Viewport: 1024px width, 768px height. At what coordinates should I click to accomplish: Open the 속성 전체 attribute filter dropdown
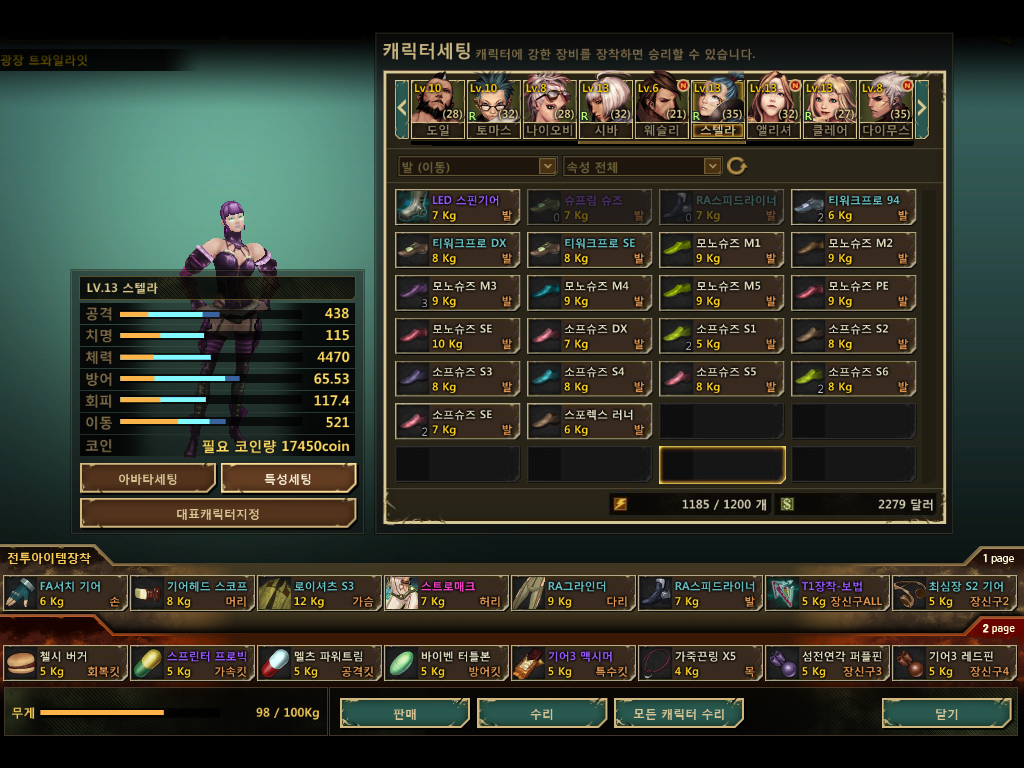point(642,166)
